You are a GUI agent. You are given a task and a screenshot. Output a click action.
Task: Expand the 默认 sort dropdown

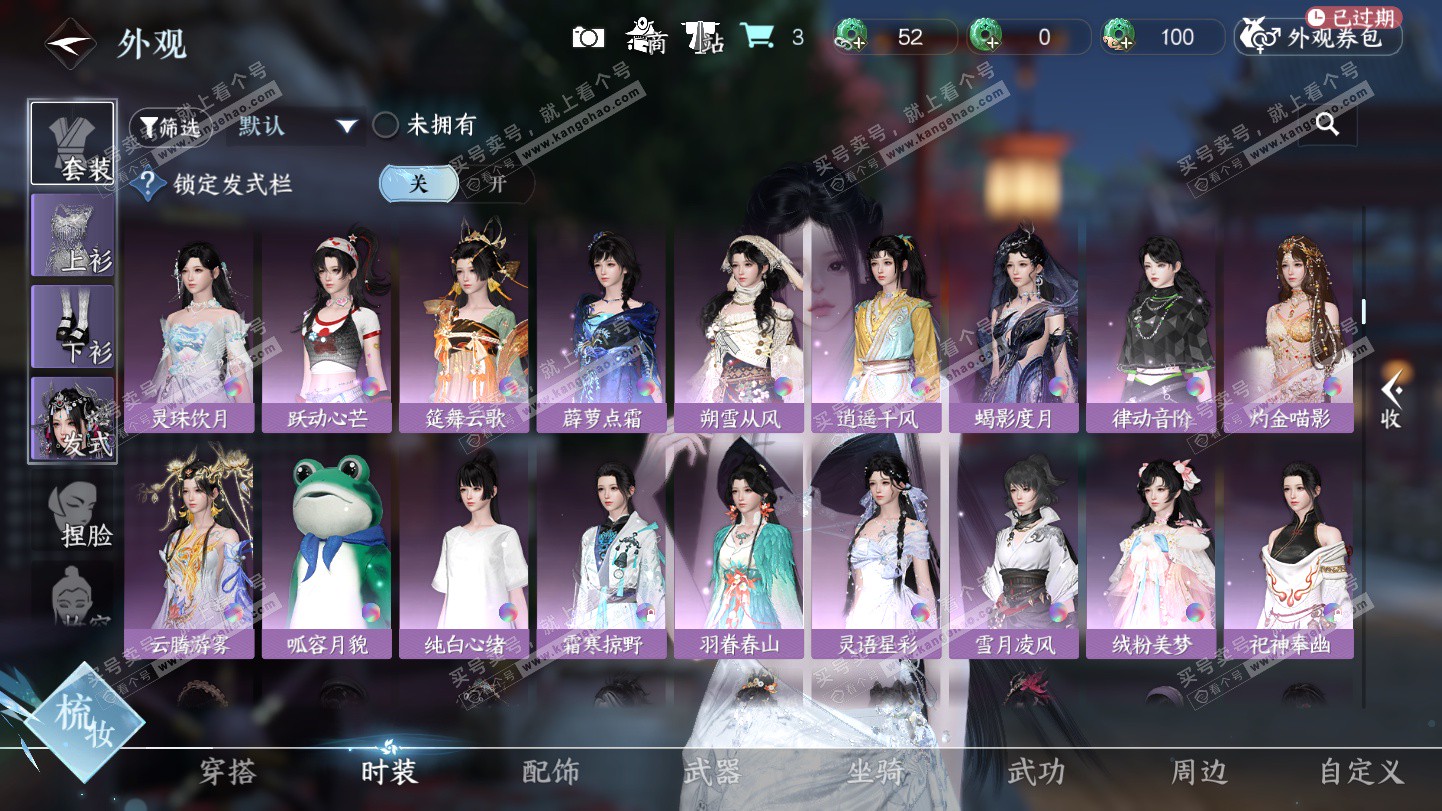pos(297,126)
